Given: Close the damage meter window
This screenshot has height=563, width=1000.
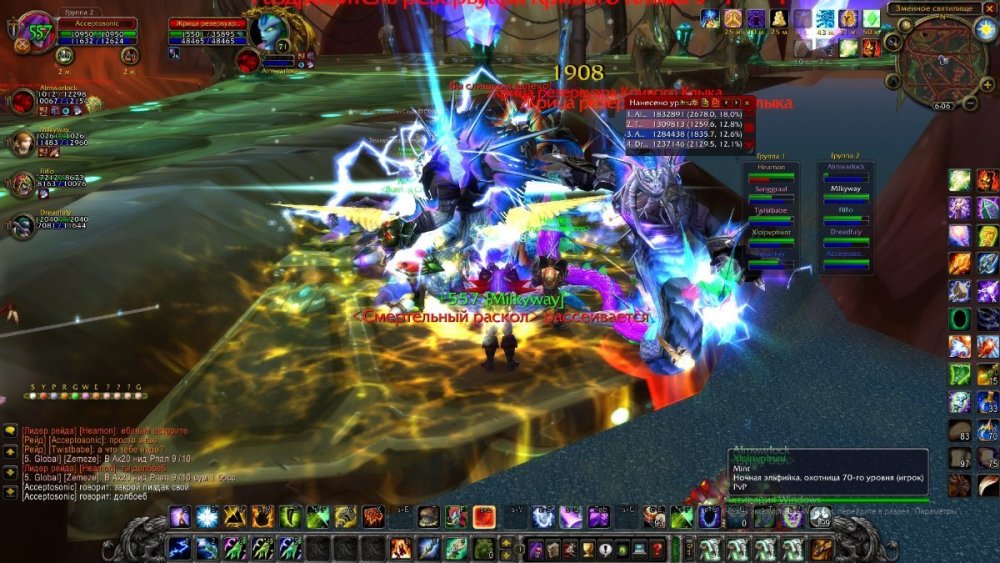Looking at the screenshot, I should 746,102.
